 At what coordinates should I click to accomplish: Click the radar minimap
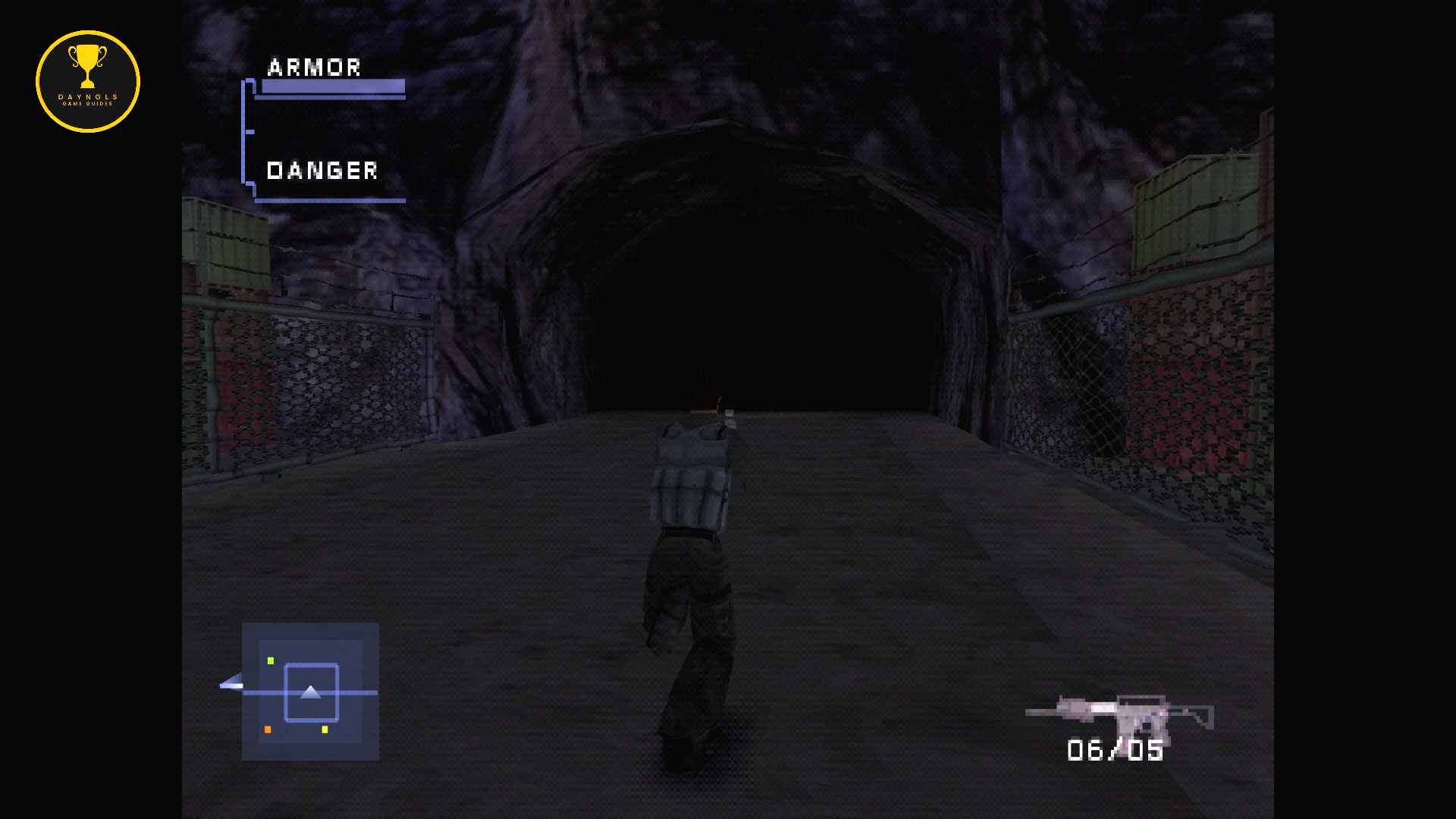310,692
